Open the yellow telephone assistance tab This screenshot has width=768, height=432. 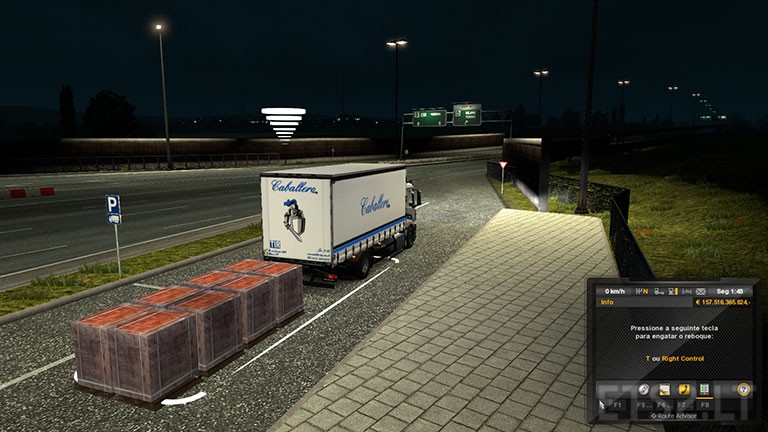[x=684, y=389]
